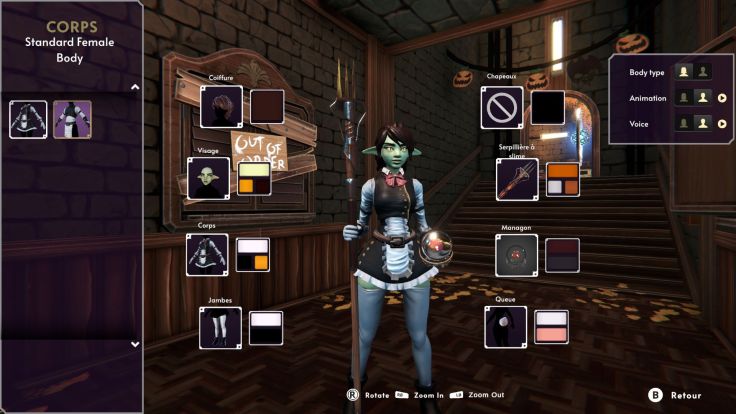Click the down arrow in the Corps list
The height and width of the screenshot is (414, 736).
point(135,344)
